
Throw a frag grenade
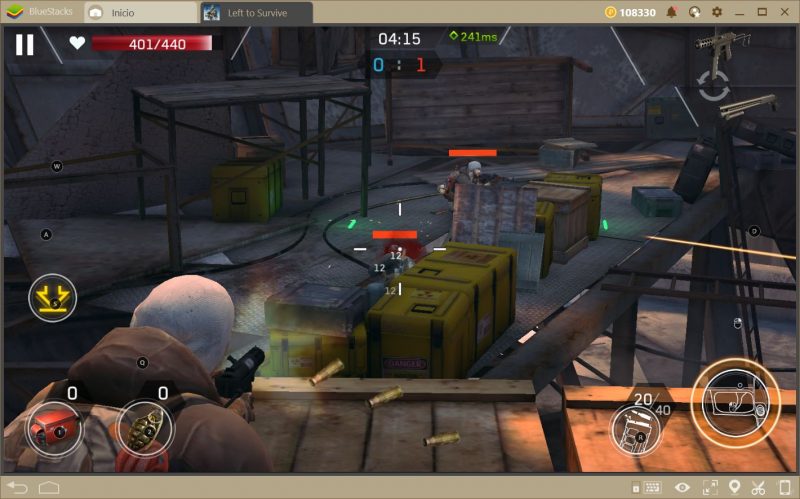click(141, 429)
